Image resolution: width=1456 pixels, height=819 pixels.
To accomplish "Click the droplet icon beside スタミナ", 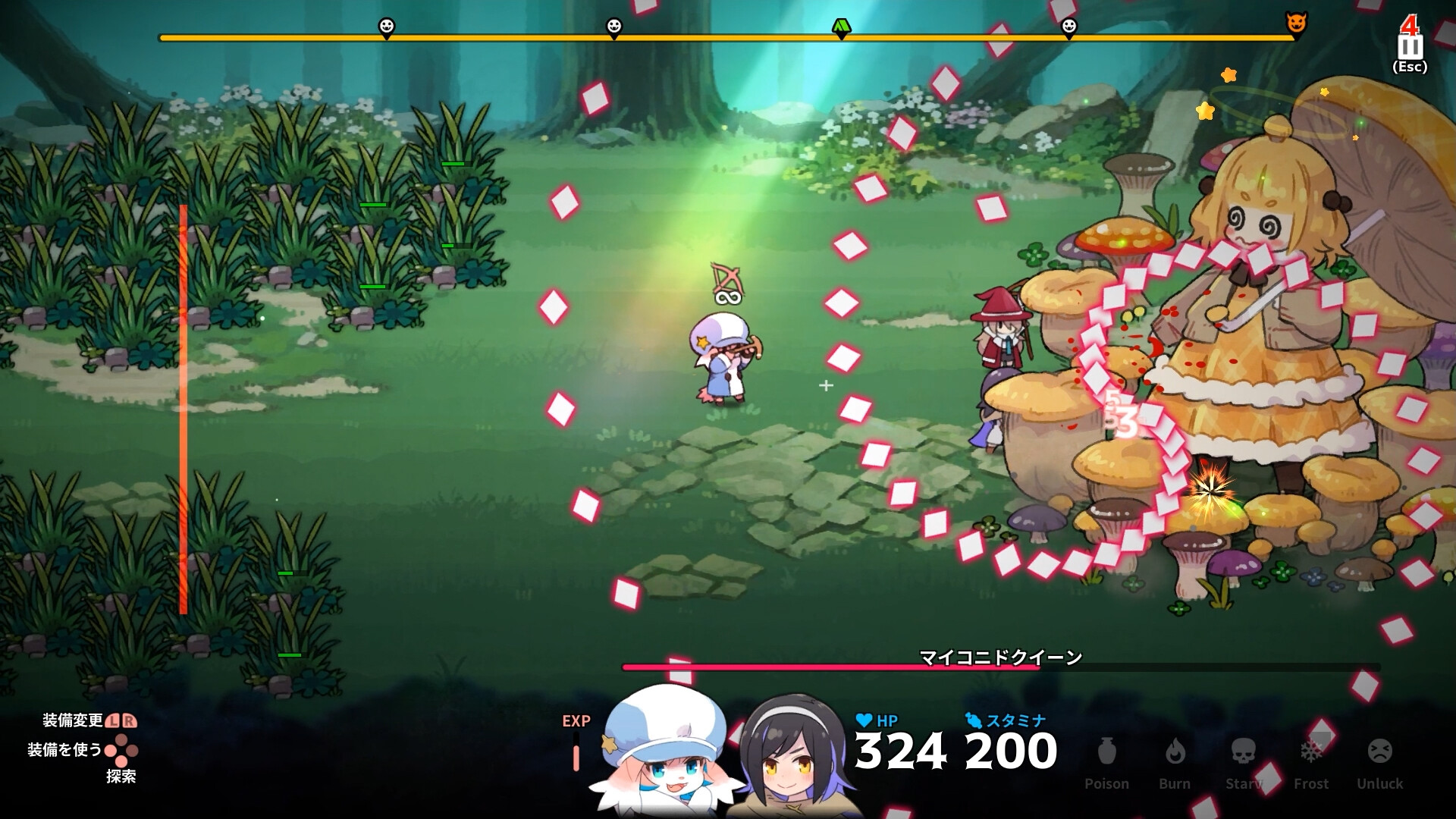I will [977, 722].
